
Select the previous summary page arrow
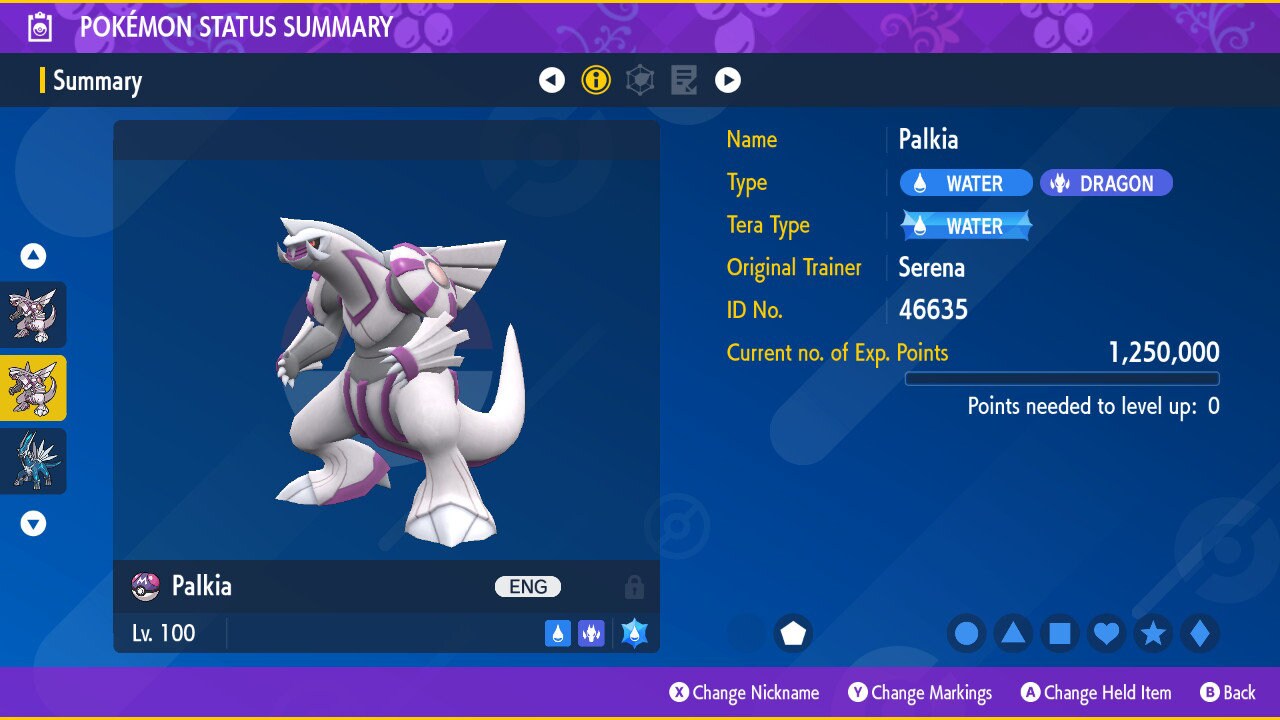pyautogui.click(x=552, y=80)
